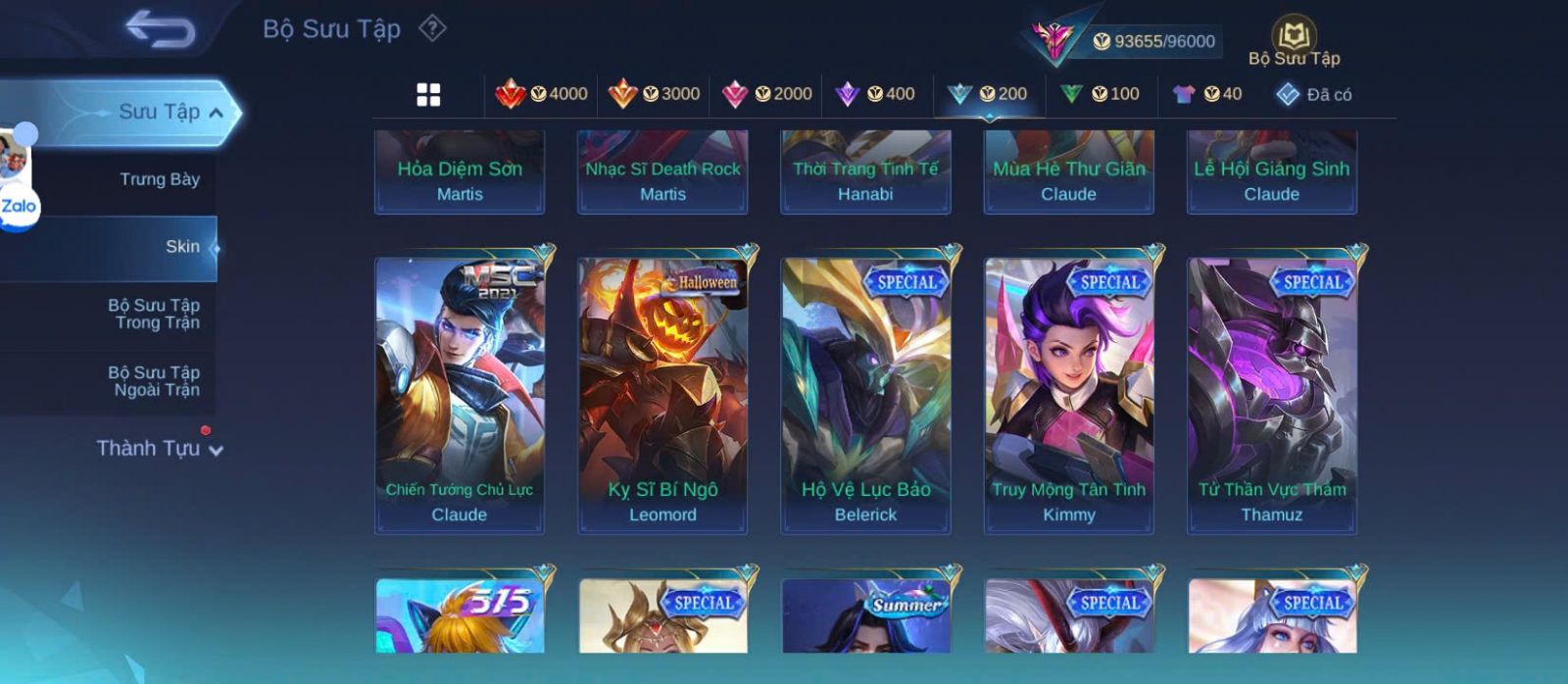Viewport: 1568px width, 684px height.
Task: Go back using the arrow button
Action: (160, 29)
